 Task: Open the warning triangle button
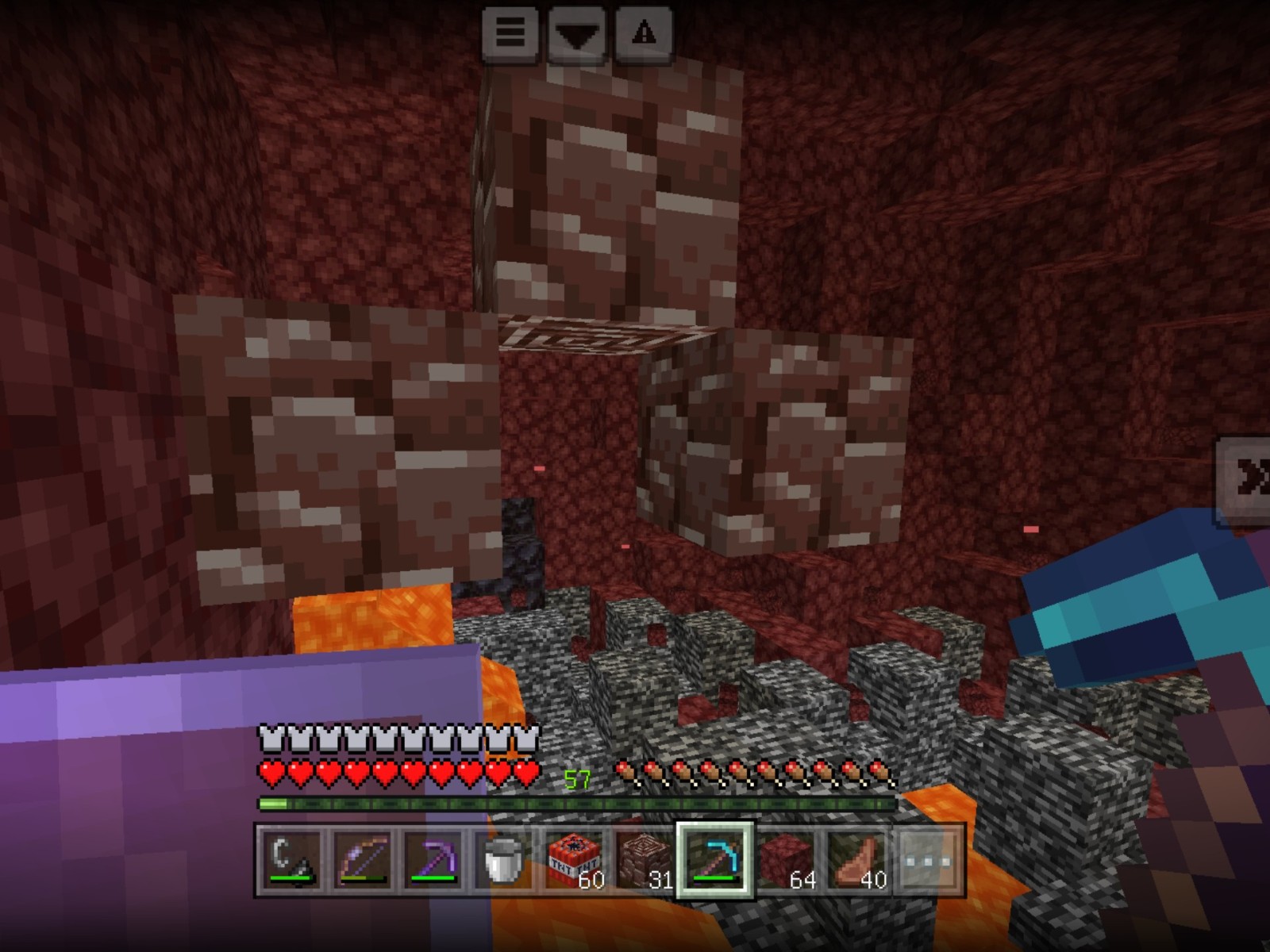(x=644, y=33)
